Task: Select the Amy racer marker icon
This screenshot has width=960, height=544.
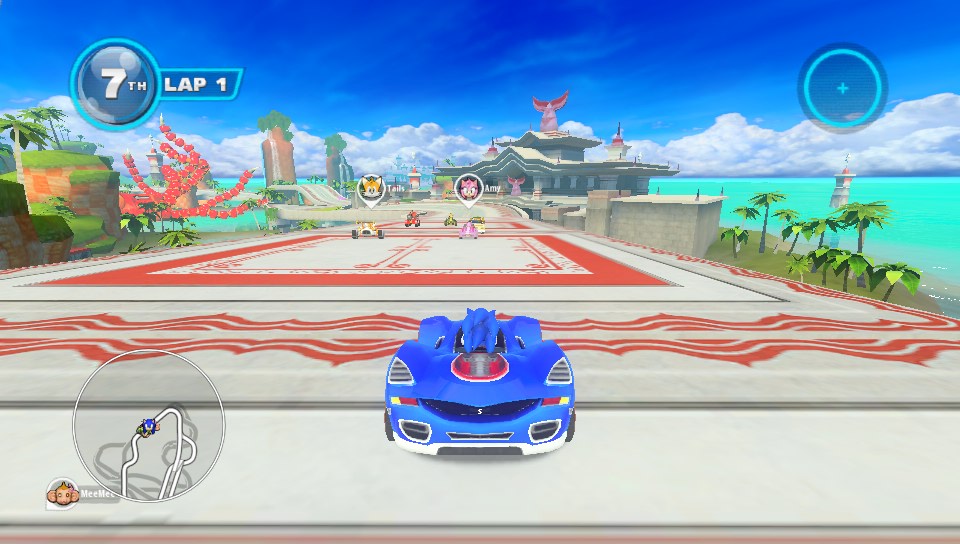Action: pos(468,187)
